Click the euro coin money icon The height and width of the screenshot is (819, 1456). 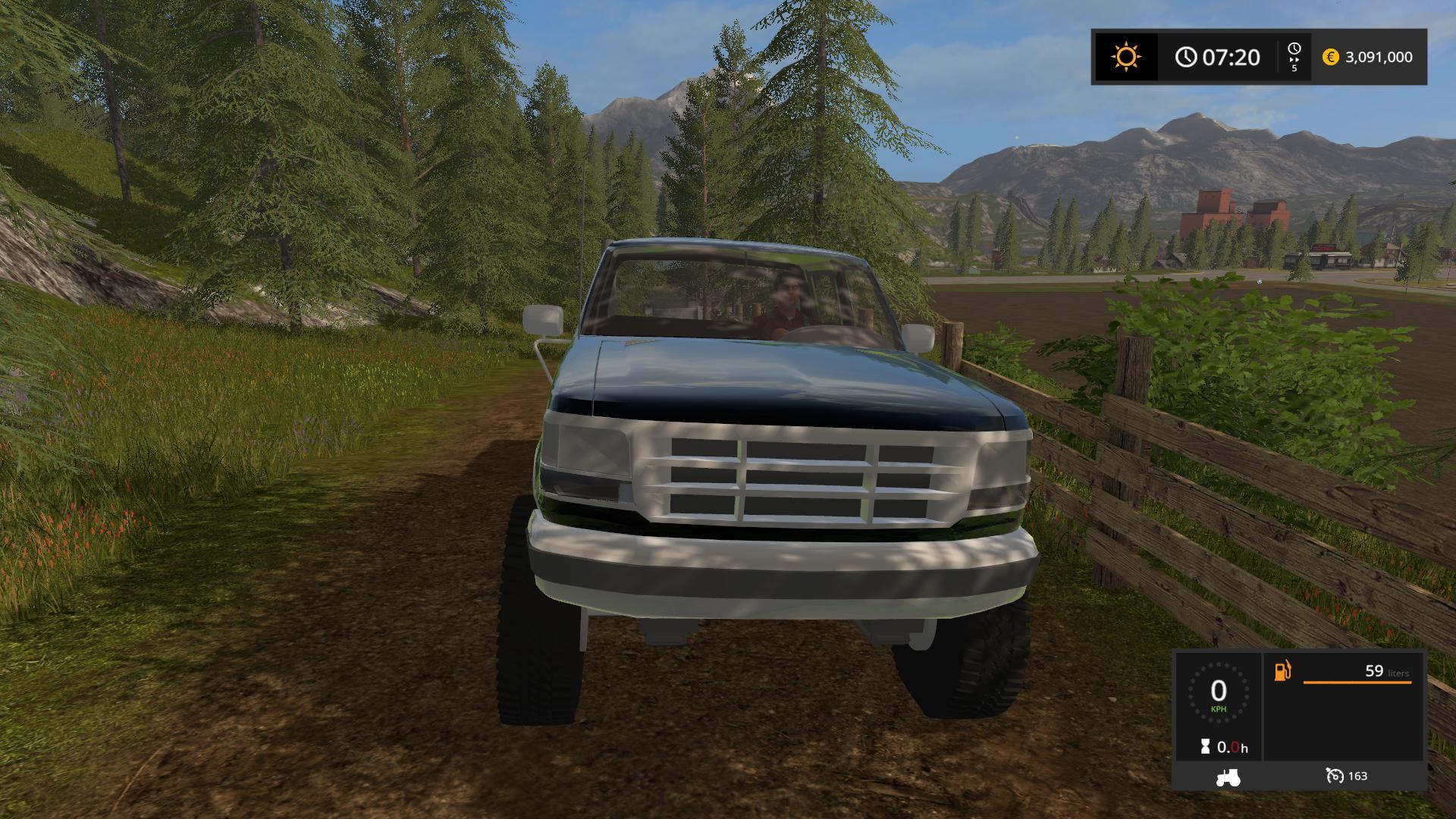coord(1330,57)
